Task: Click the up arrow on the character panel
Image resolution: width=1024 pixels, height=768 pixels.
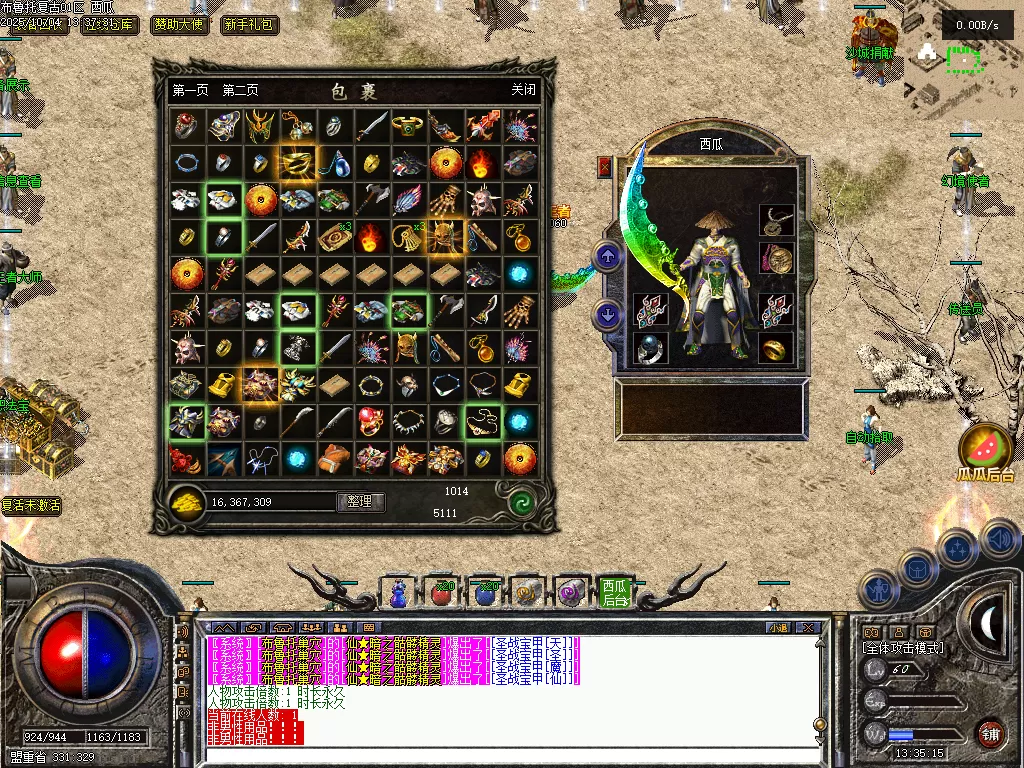Action: 608,256
